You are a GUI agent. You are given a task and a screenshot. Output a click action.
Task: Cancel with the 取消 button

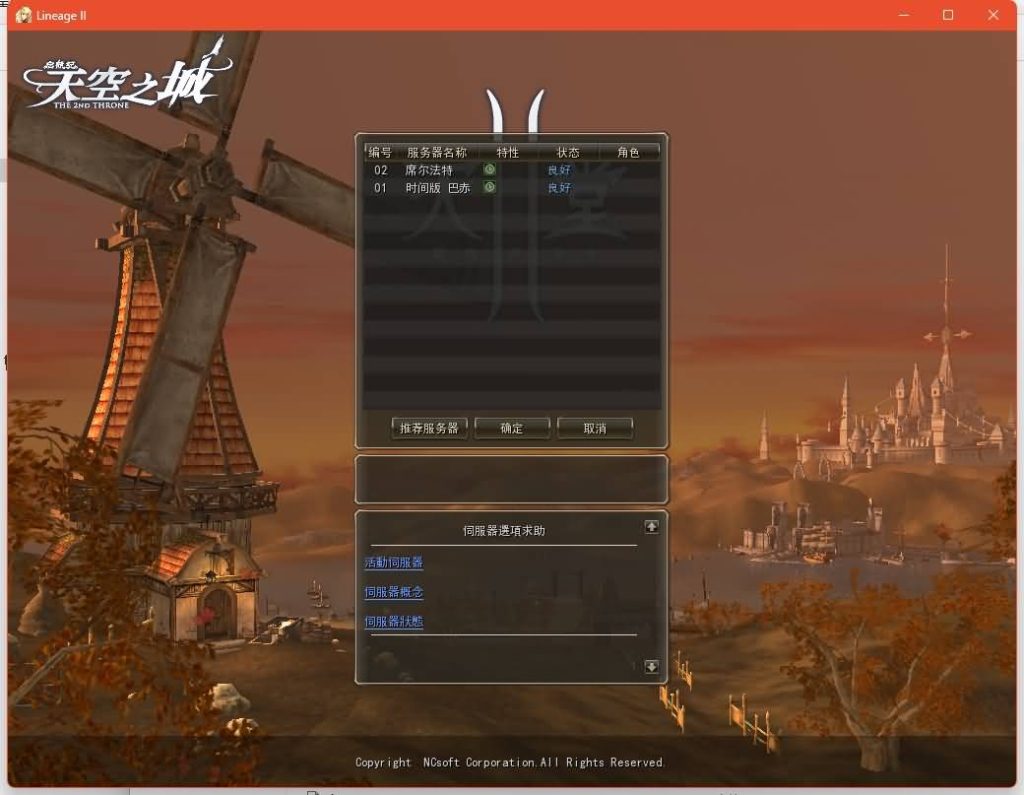point(595,428)
